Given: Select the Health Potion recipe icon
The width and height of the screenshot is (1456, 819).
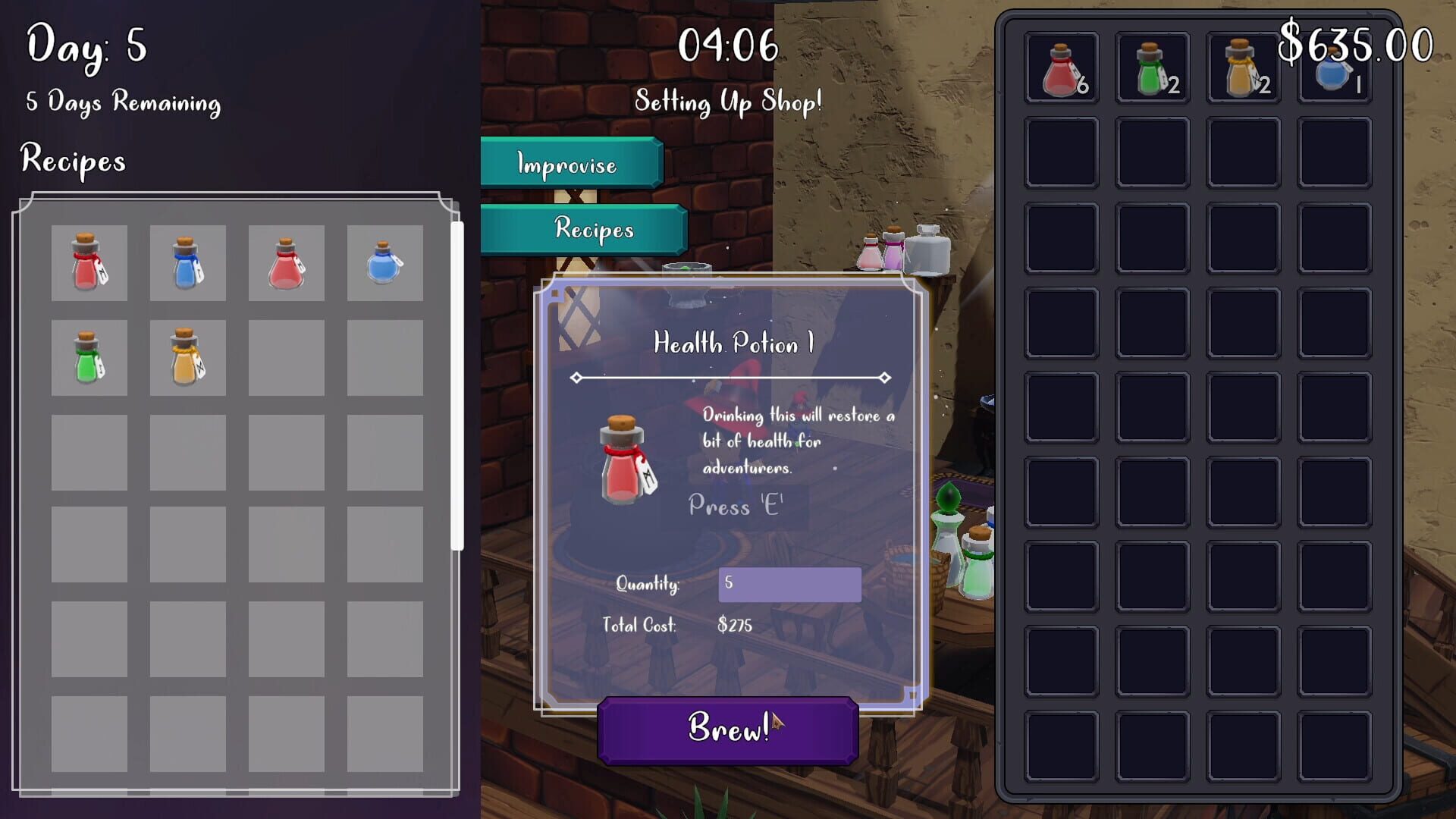Looking at the screenshot, I should click(89, 262).
